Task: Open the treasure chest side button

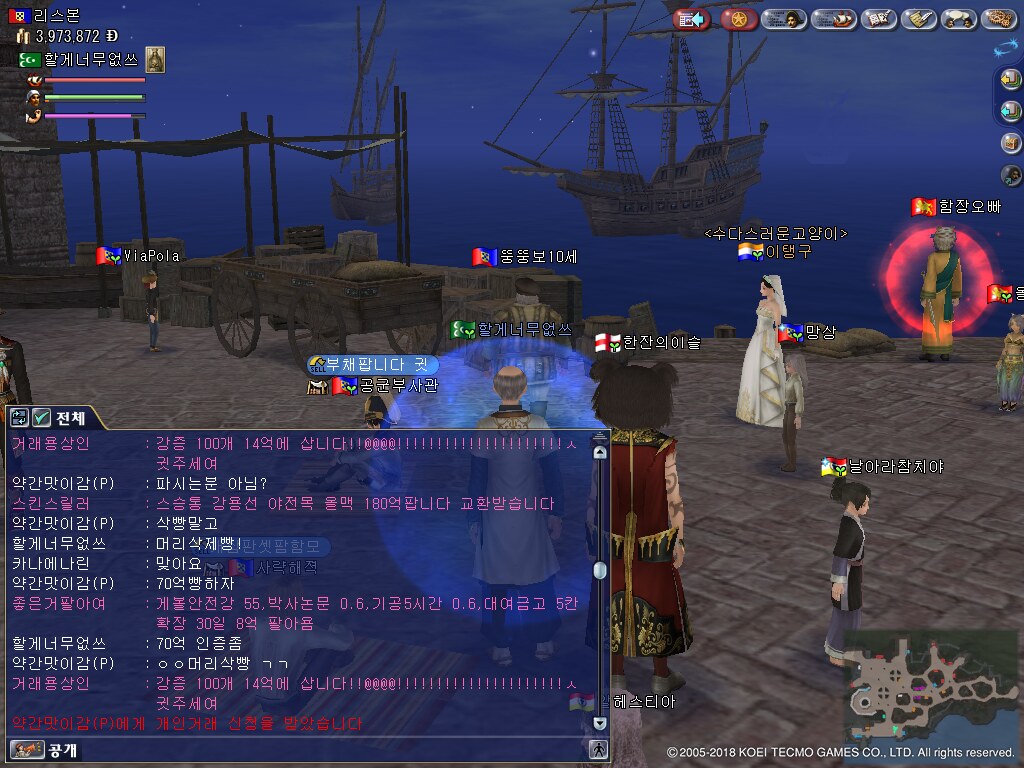Action: pyautogui.click(x=1010, y=142)
